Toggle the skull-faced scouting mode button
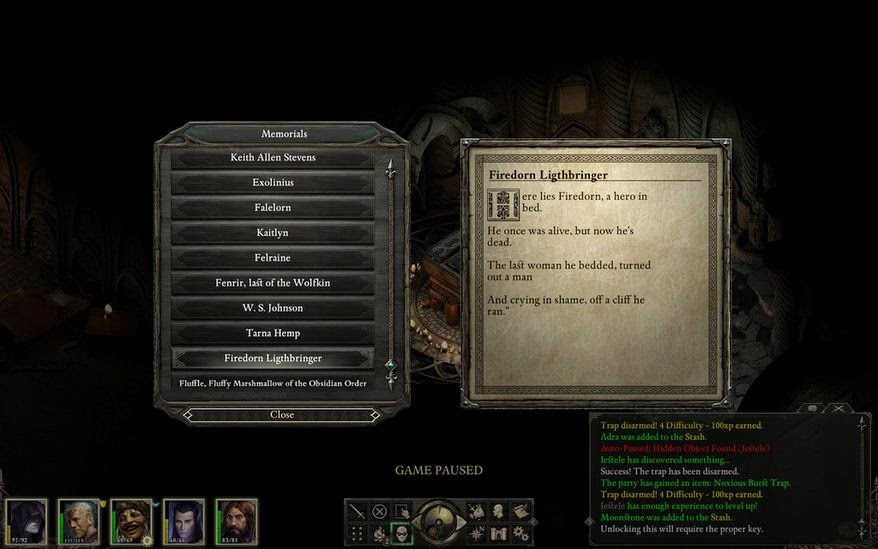Viewport: 878px width, 549px height. (402, 534)
